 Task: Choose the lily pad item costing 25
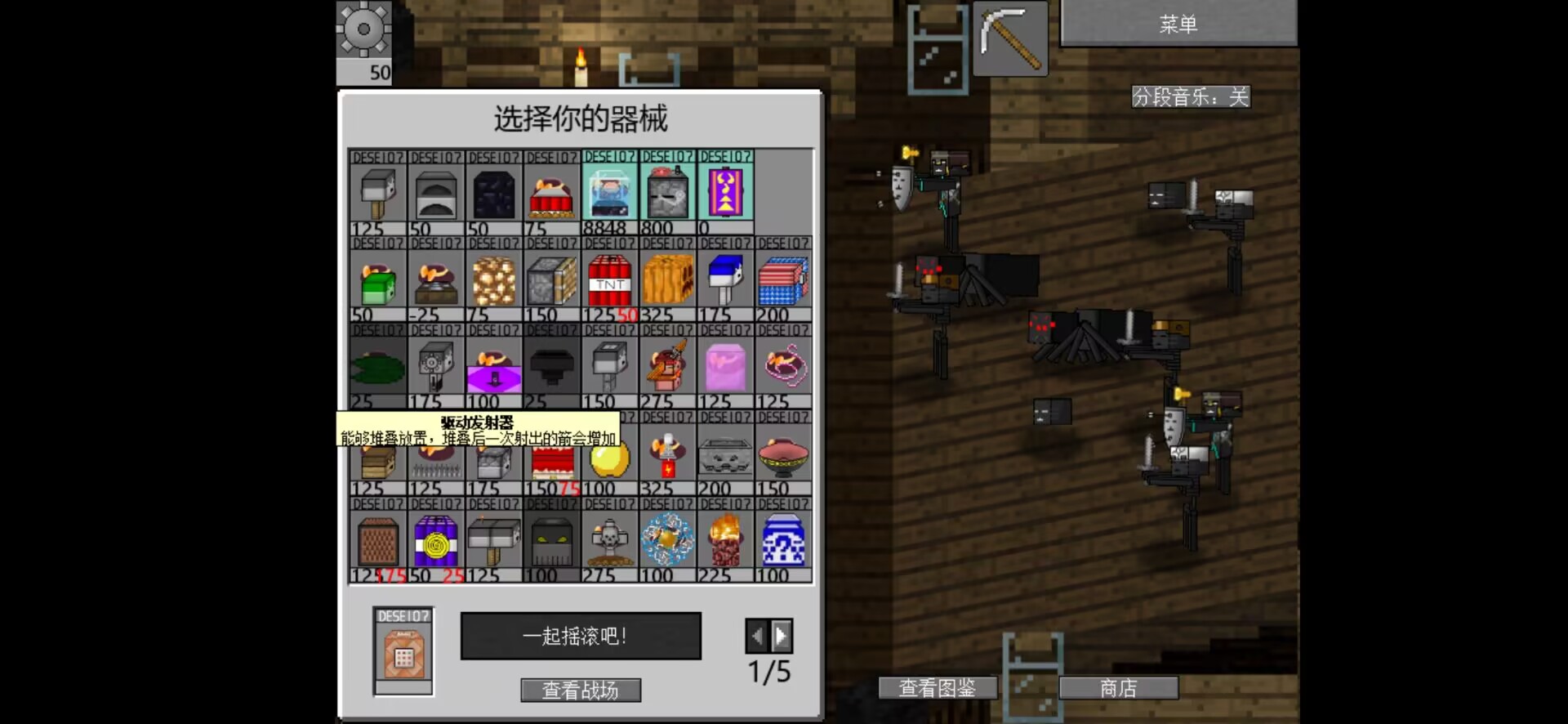click(x=376, y=368)
